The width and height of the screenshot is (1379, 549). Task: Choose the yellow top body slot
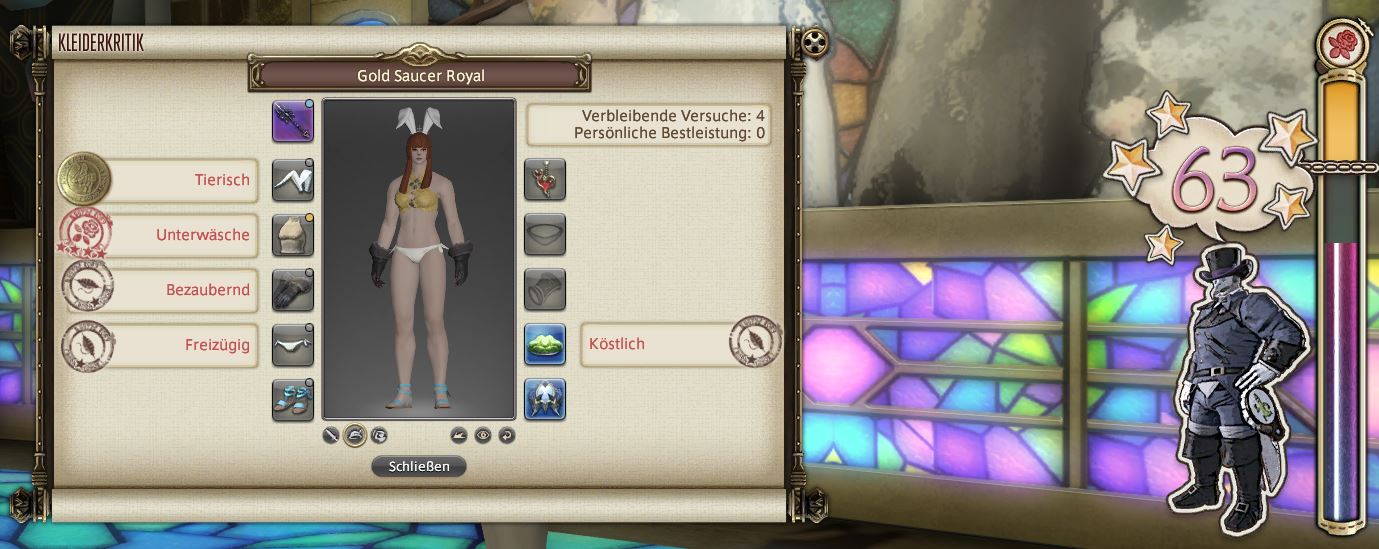click(293, 235)
